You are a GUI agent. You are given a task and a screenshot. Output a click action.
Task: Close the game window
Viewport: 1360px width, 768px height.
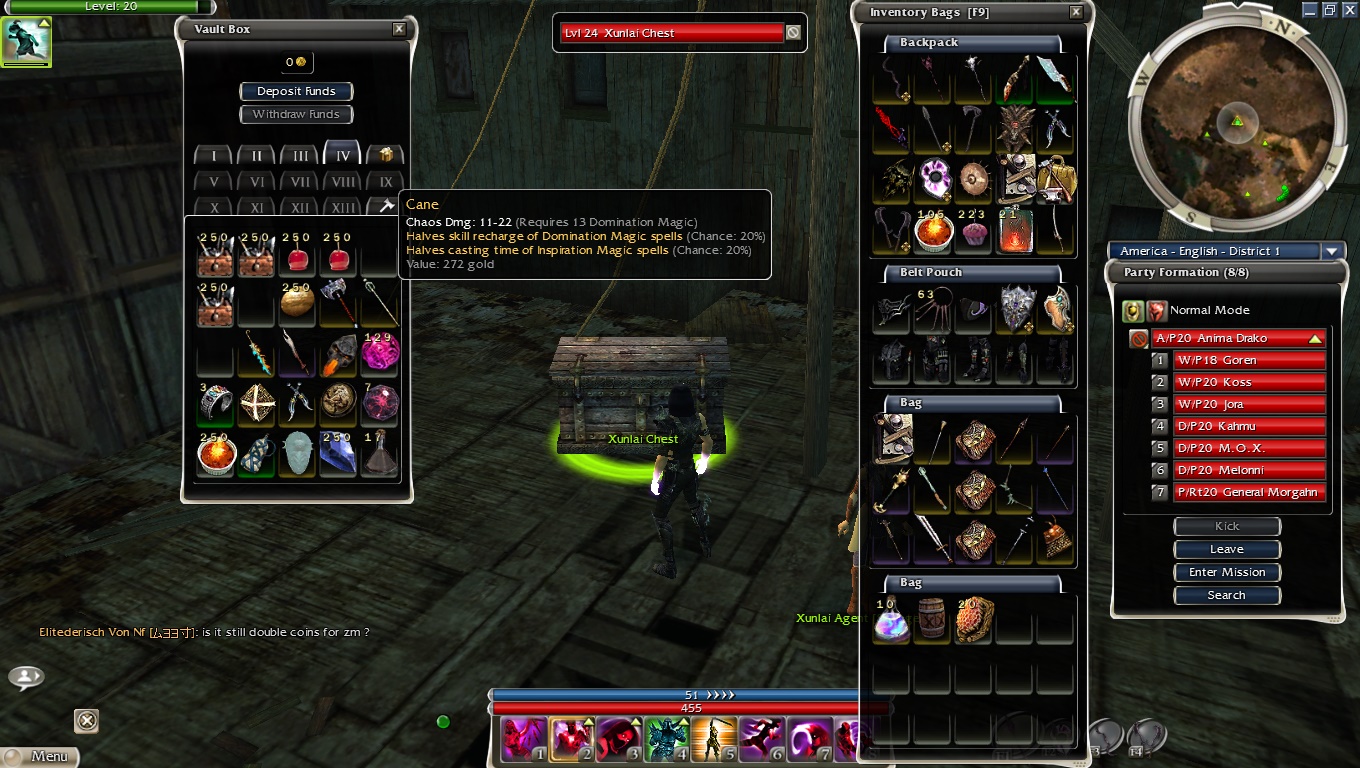[x=1349, y=9]
